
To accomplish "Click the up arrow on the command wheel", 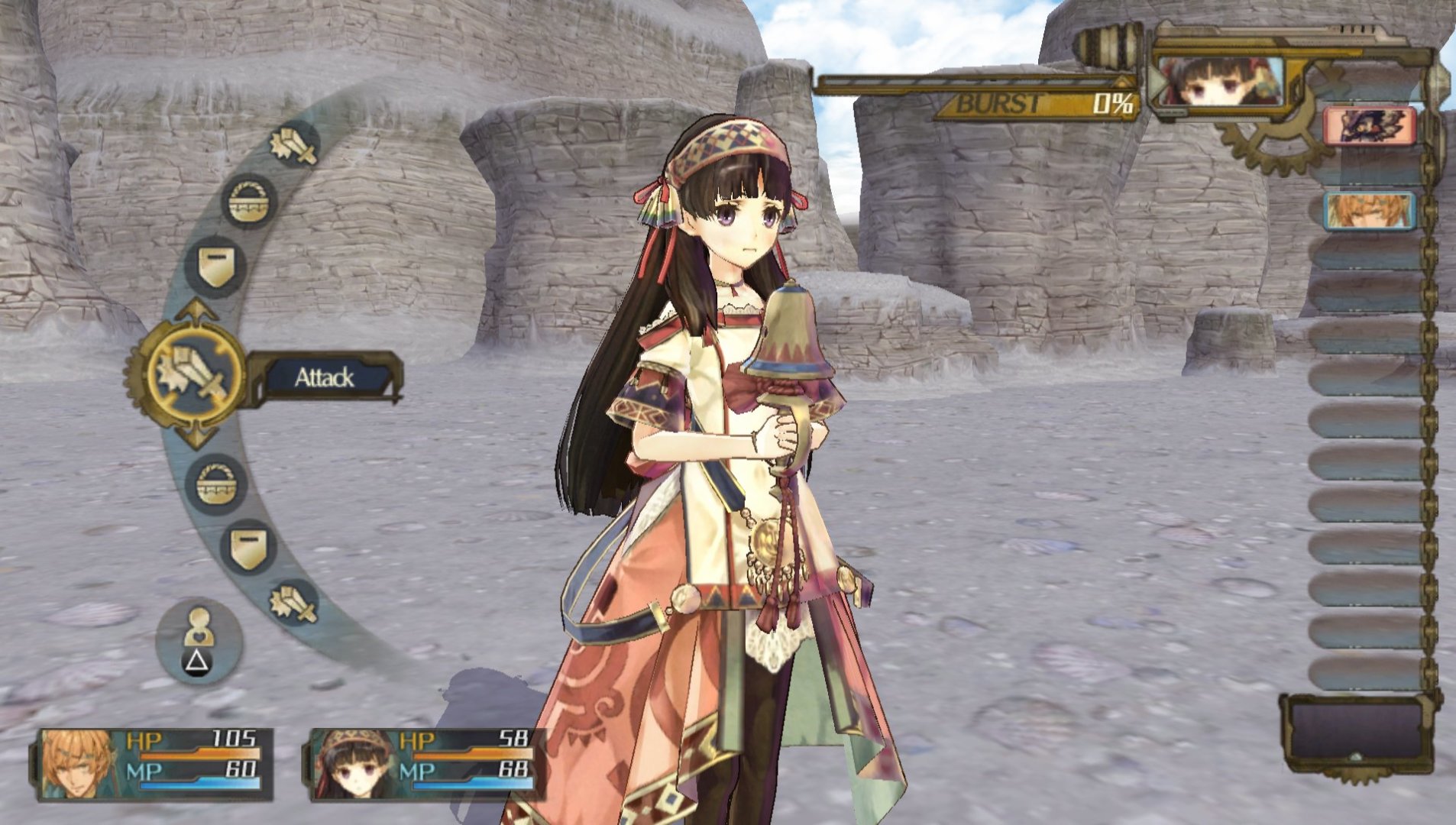I will [x=196, y=310].
